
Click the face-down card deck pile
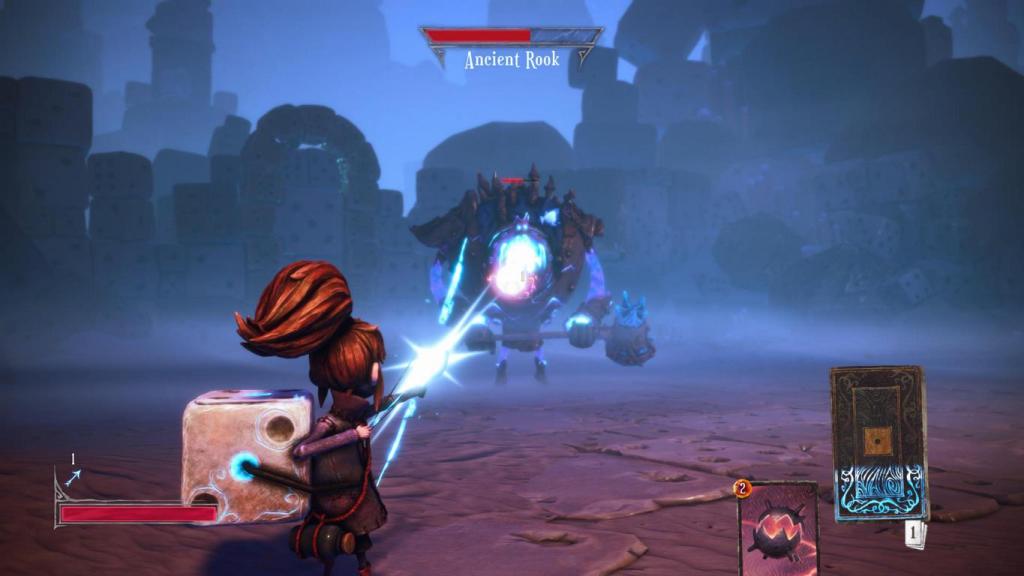pos(878,442)
